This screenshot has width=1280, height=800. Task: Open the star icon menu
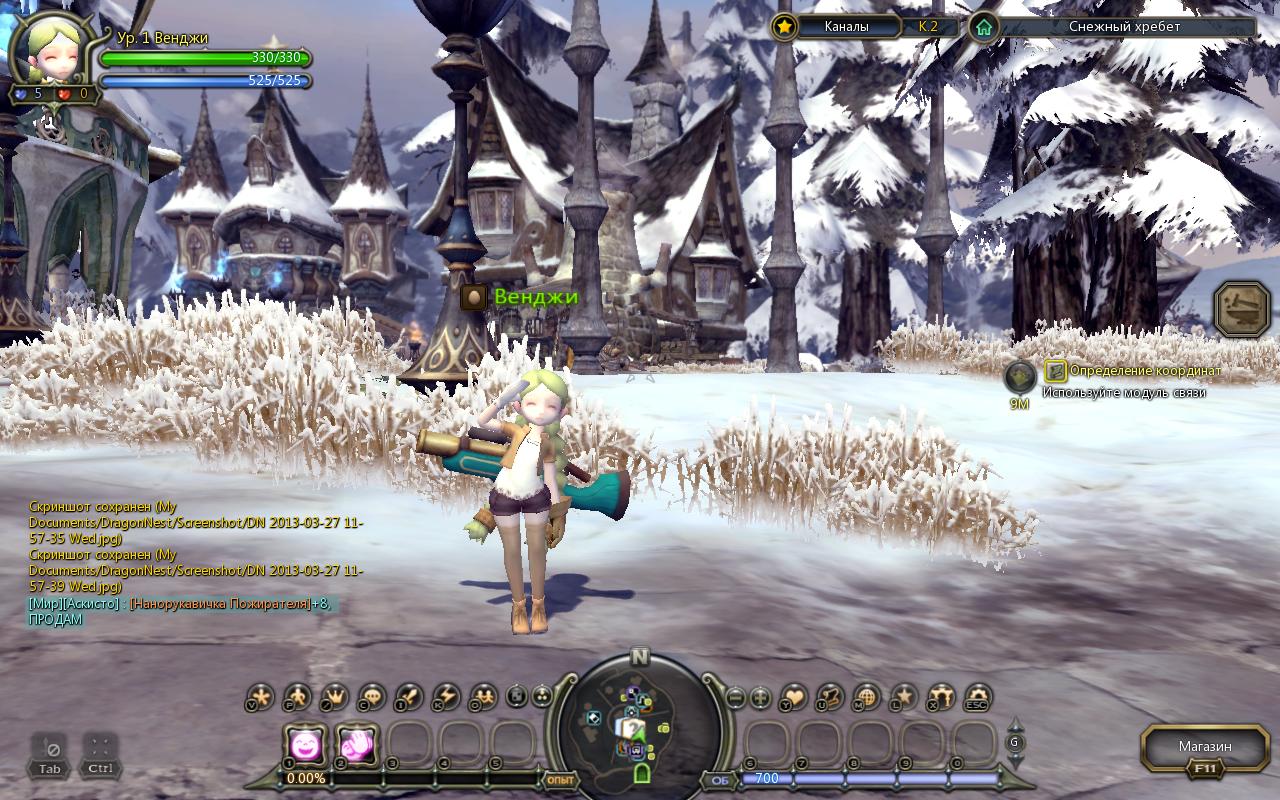(904, 697)
